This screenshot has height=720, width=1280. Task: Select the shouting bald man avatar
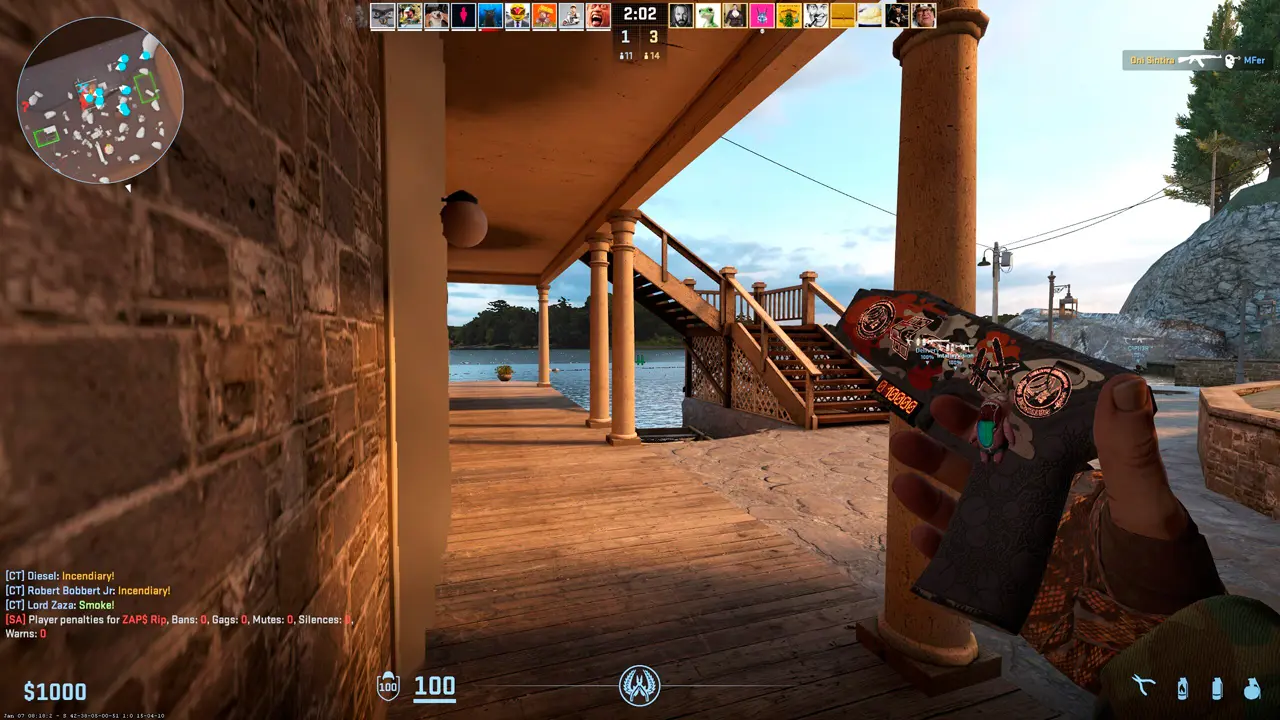tap(598, 15)
